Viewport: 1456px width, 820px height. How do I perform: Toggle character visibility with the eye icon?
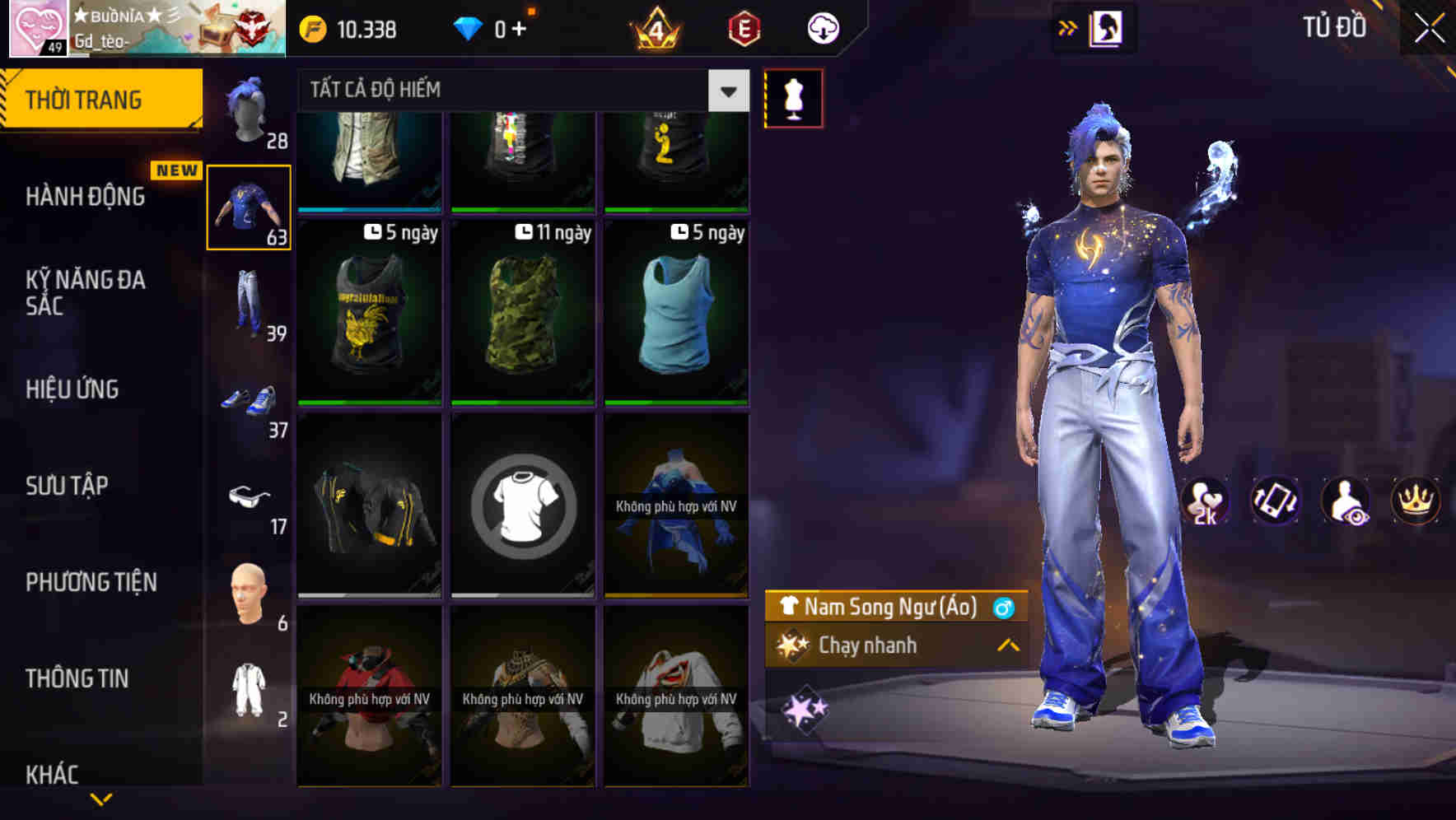(1347, 501)
